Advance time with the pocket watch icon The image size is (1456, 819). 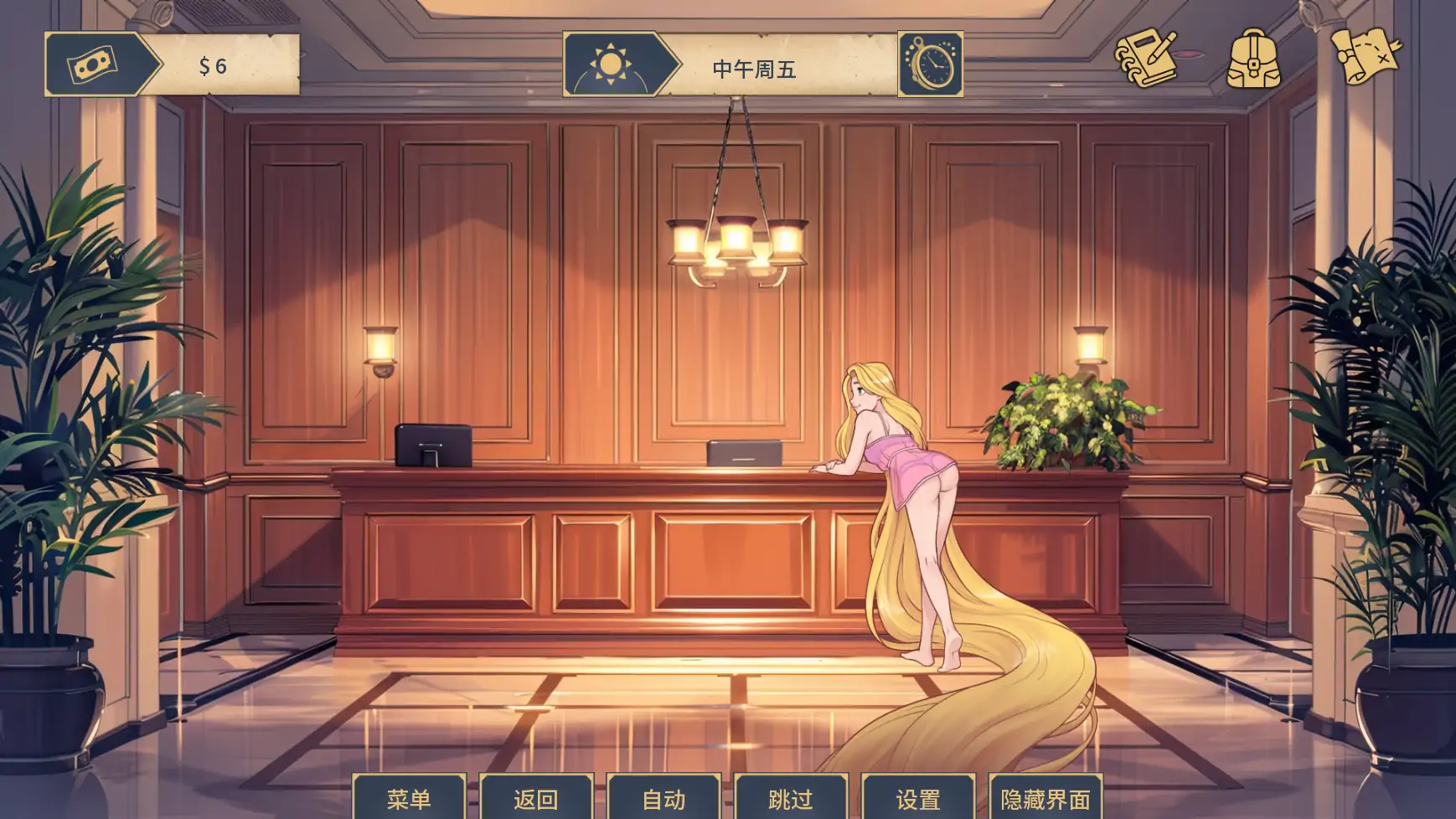click(931, 64)
